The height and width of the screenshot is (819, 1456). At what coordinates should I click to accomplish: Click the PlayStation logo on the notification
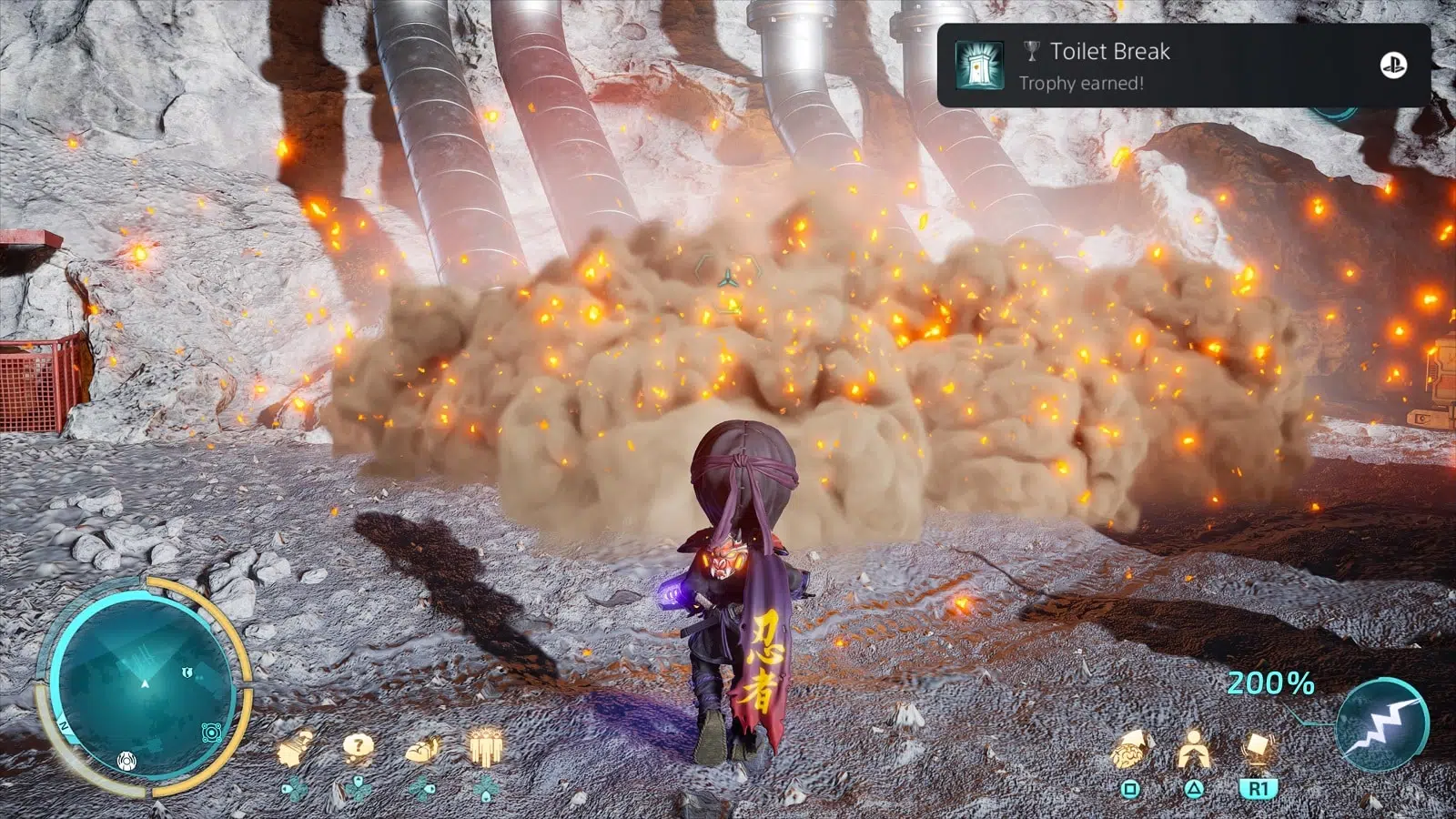pyautogui.click(x=1393, y=66)
